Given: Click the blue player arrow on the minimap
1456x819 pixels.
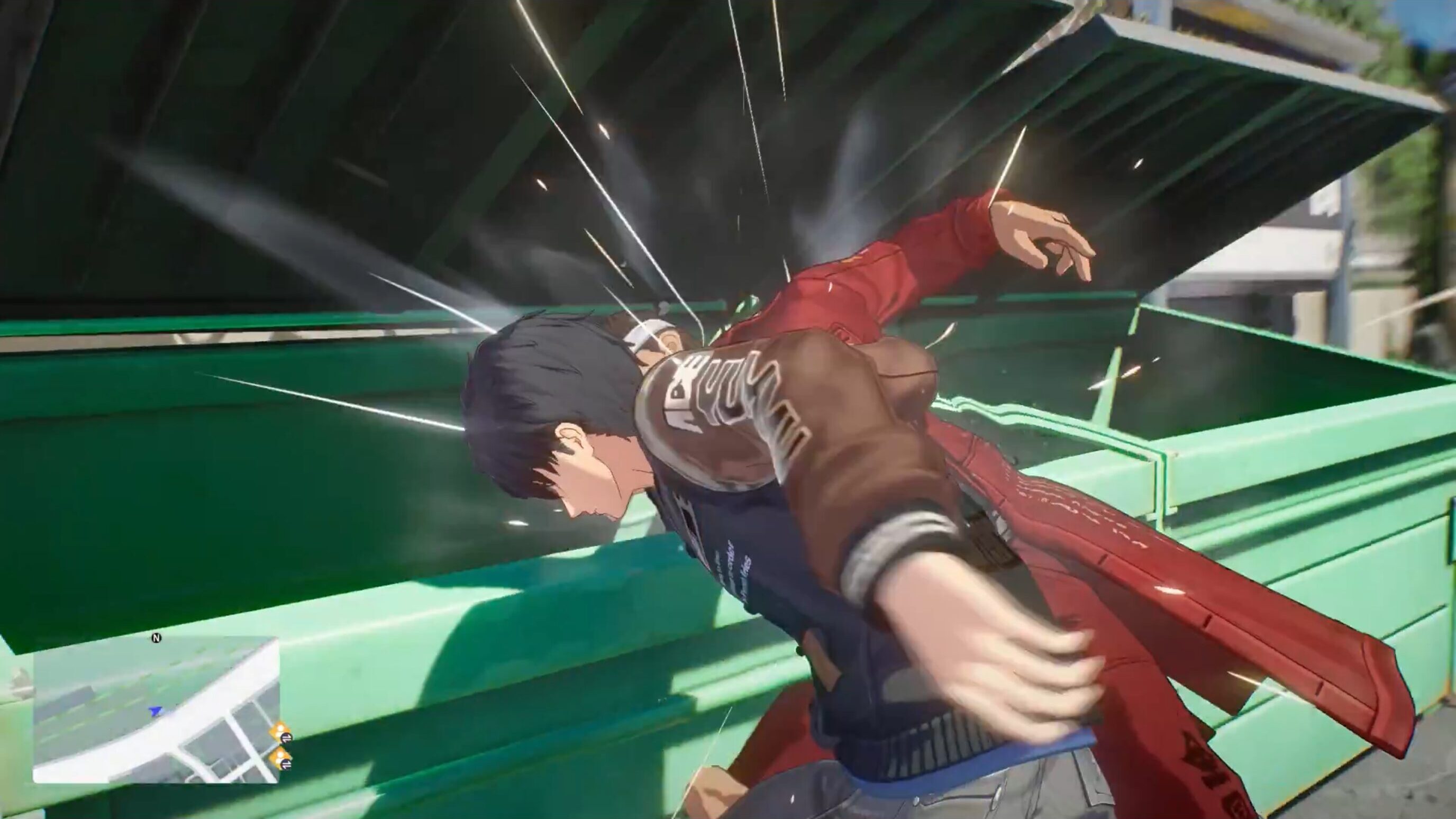Looking at the screenshot, I should pyautogui.click(x=155, y=711).
